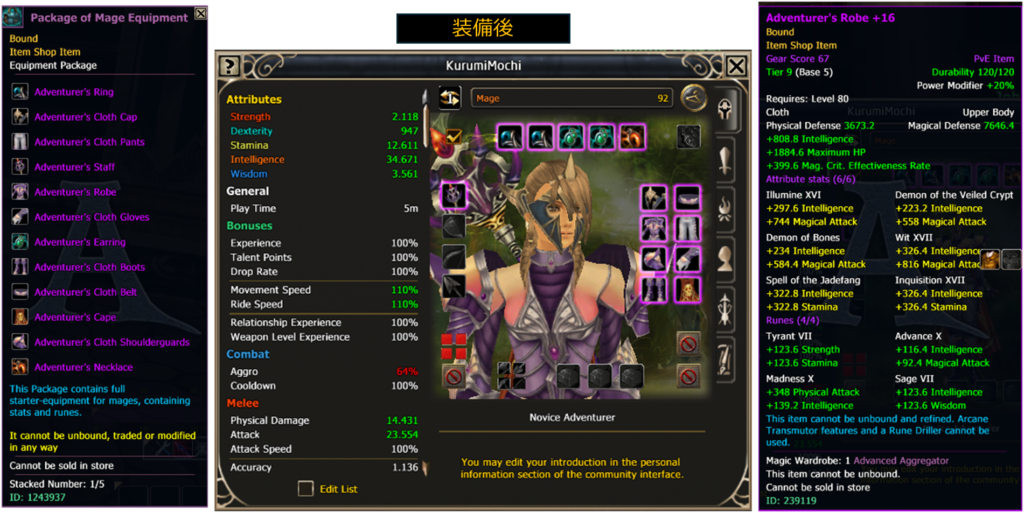The width and height of the screenshot is (1024, 513).
Task: Open the flame side tab
Action: click(725, 207)
